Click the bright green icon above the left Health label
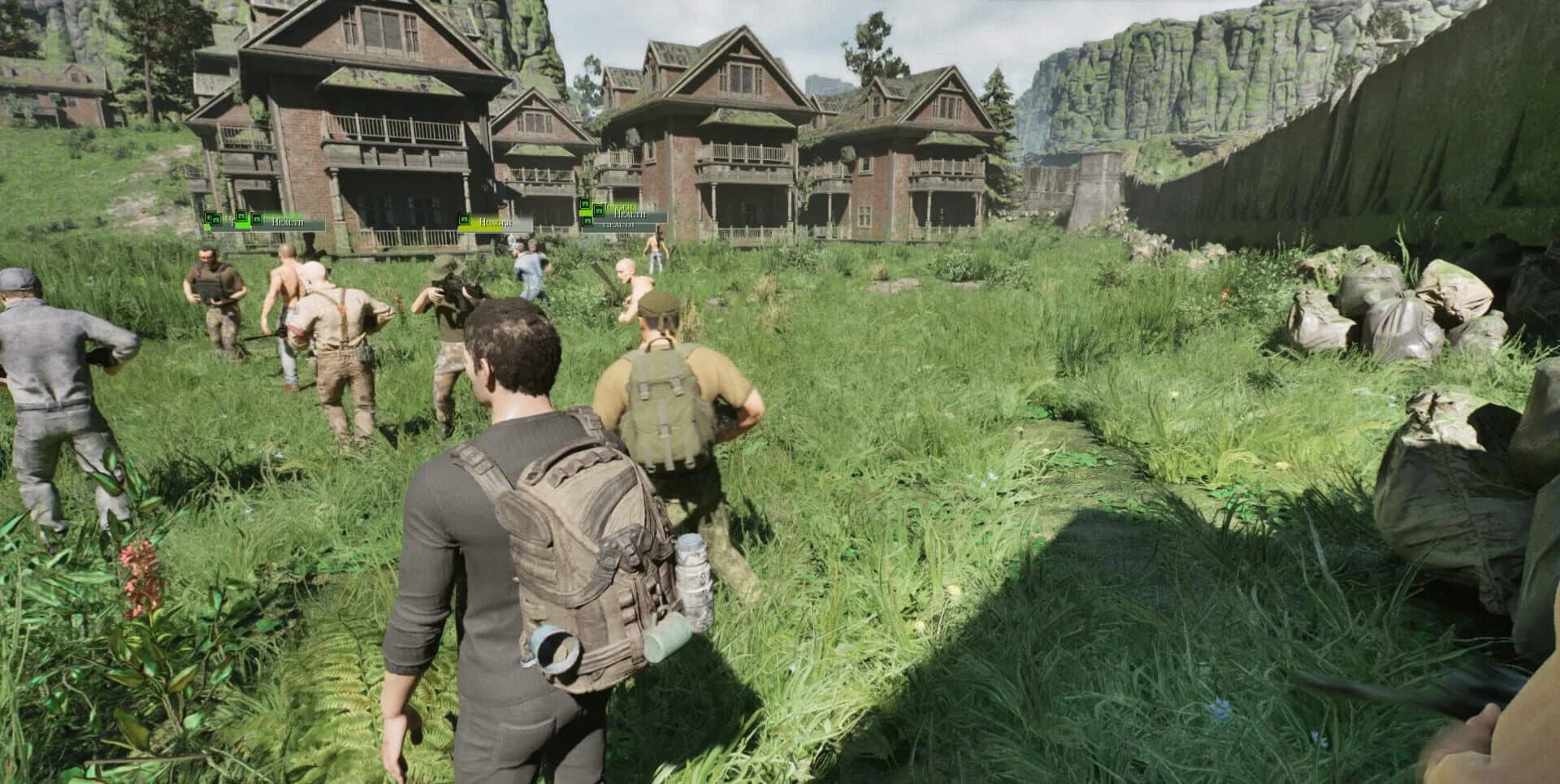Screen dimensions: 1560x784 coord(258,218)
